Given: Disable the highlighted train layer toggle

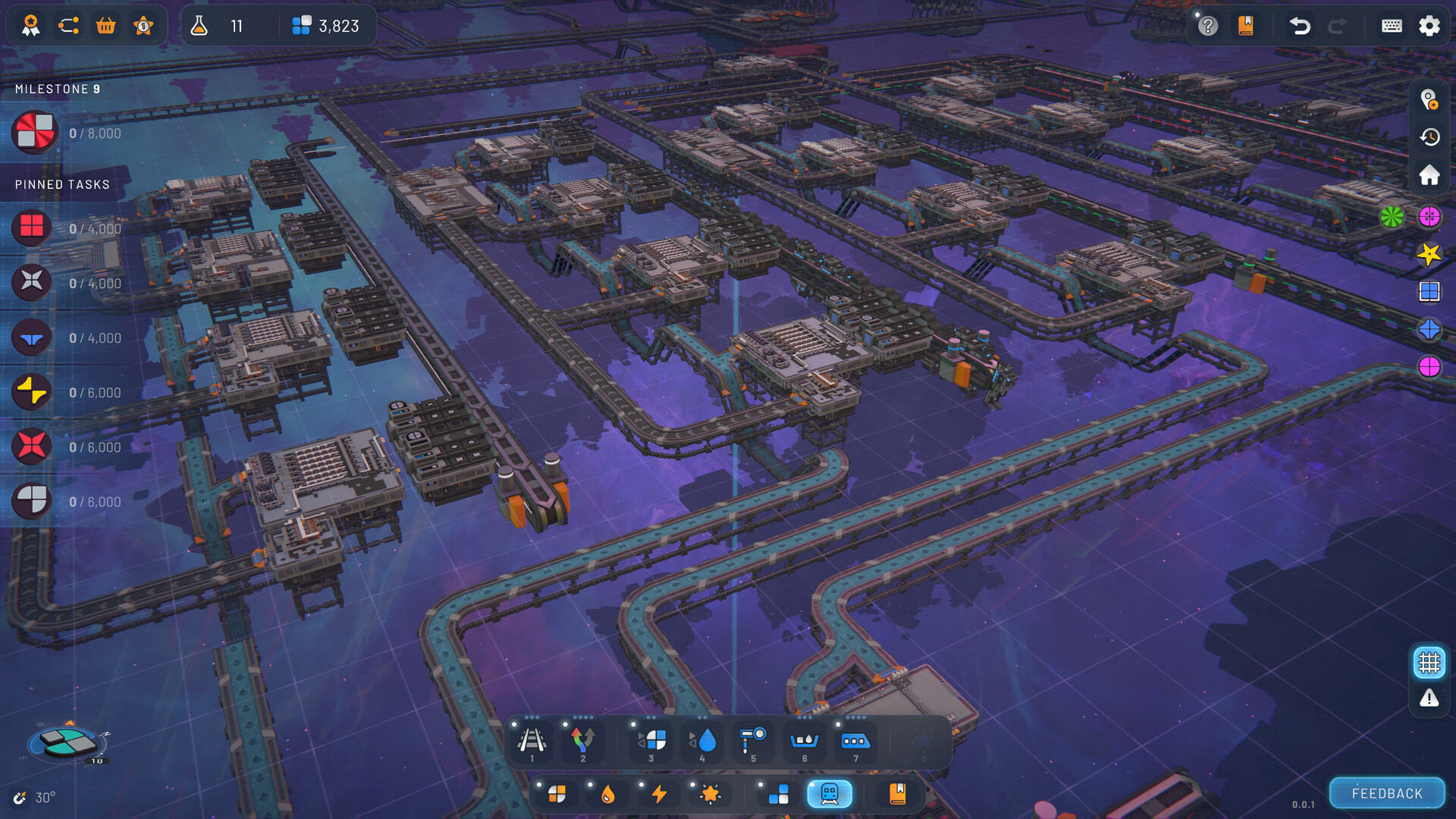Looking at the screenshot, I should [829, 794].
